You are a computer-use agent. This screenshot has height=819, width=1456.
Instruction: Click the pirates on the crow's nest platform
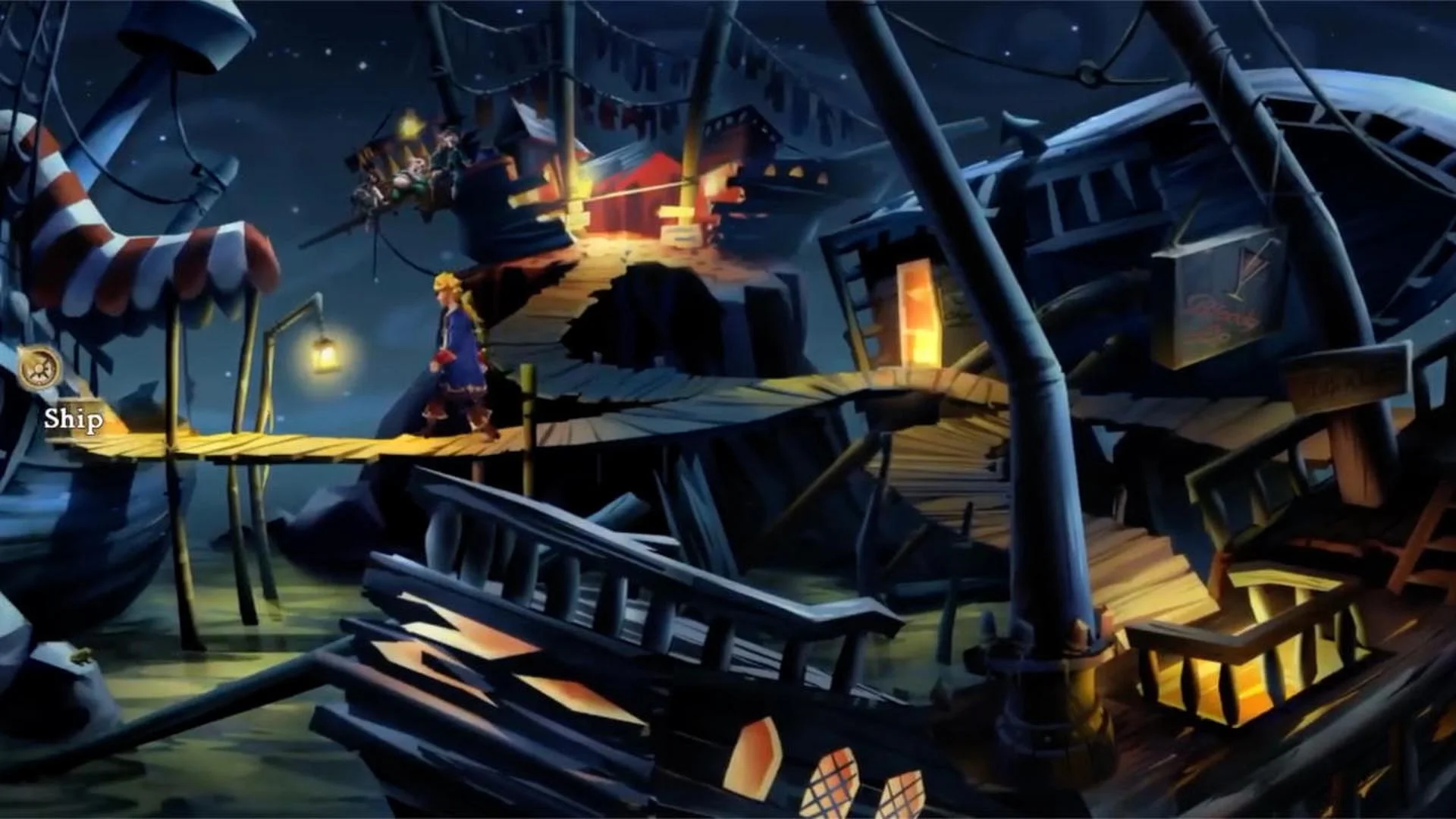409,174
